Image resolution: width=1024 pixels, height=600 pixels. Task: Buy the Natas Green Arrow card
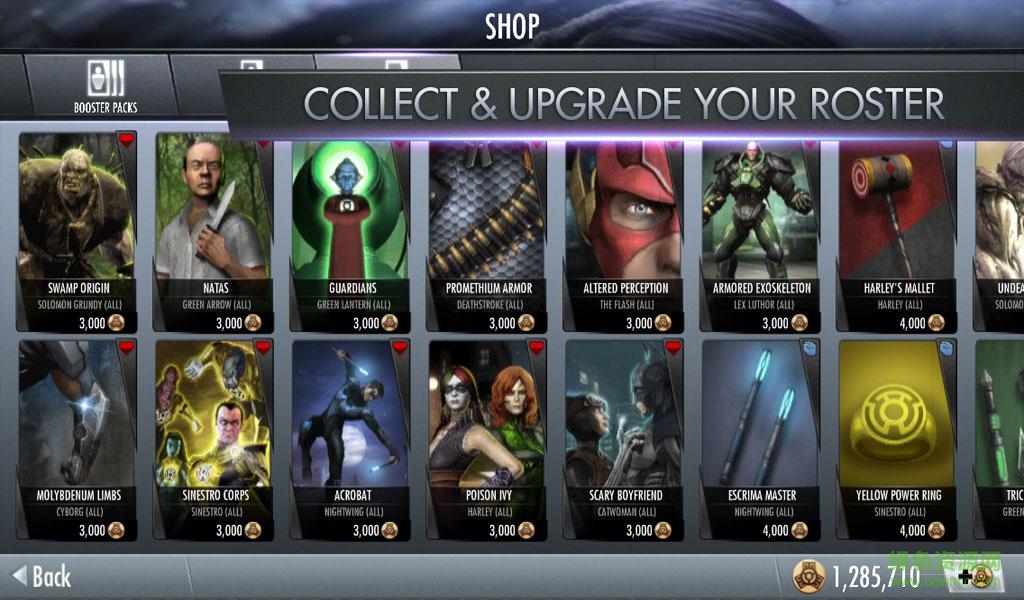coord(213,232)
